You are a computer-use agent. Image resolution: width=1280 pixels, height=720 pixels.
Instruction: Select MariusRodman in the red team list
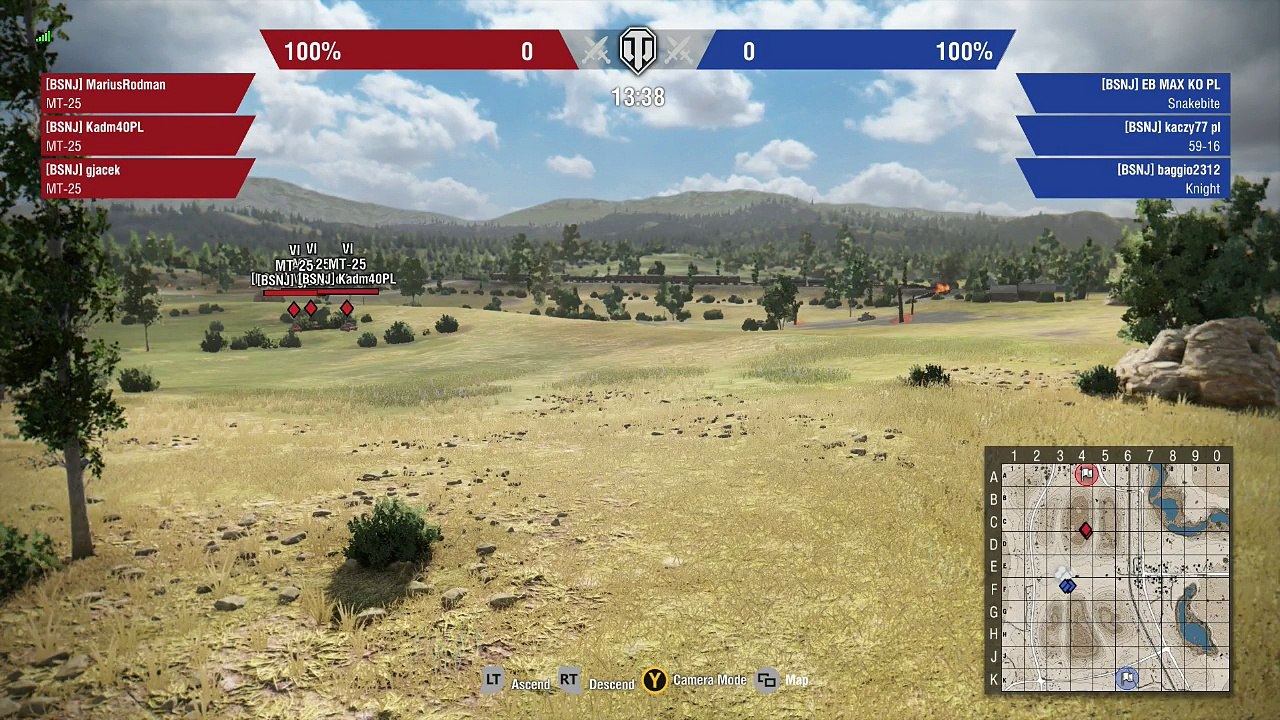[145, 93]
